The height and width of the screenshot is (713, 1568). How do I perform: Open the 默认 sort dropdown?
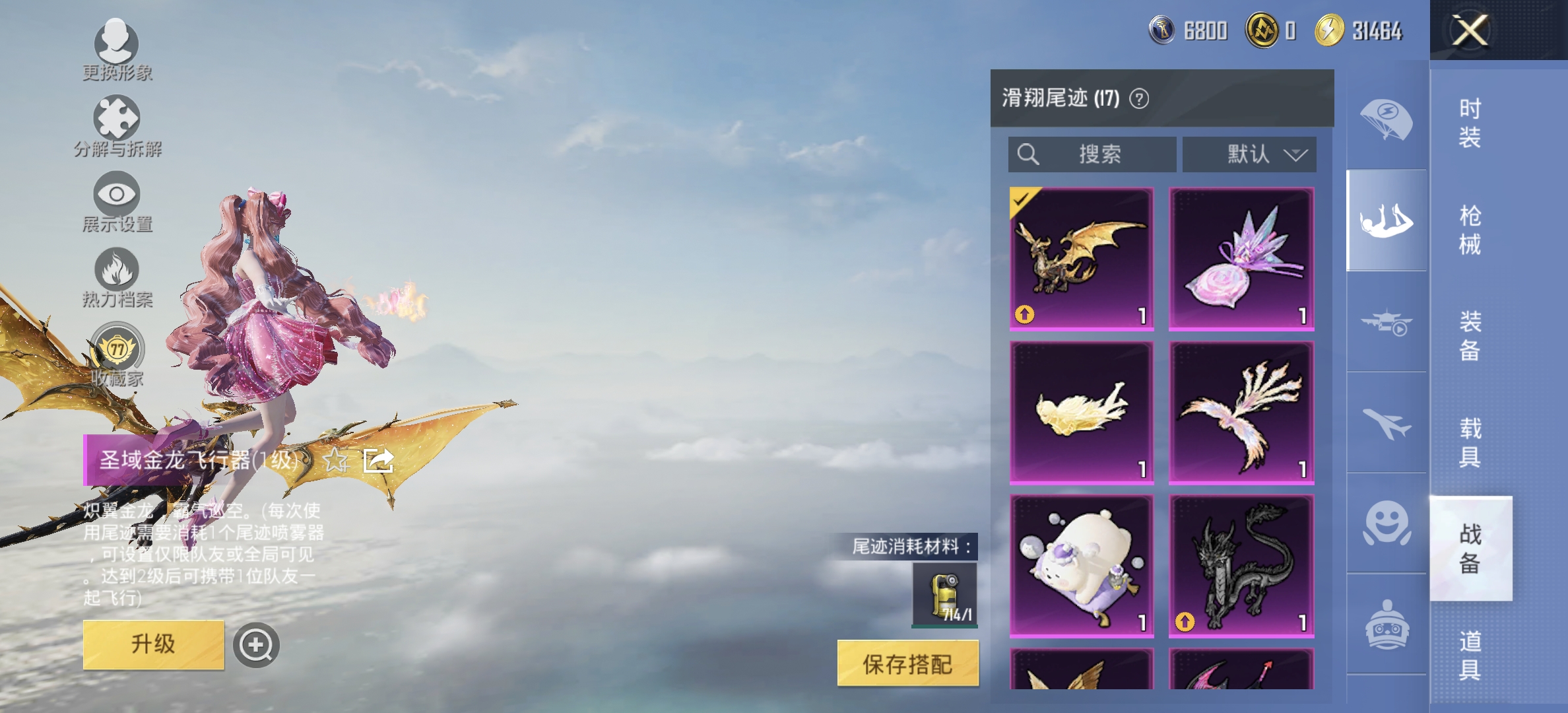1249,155
